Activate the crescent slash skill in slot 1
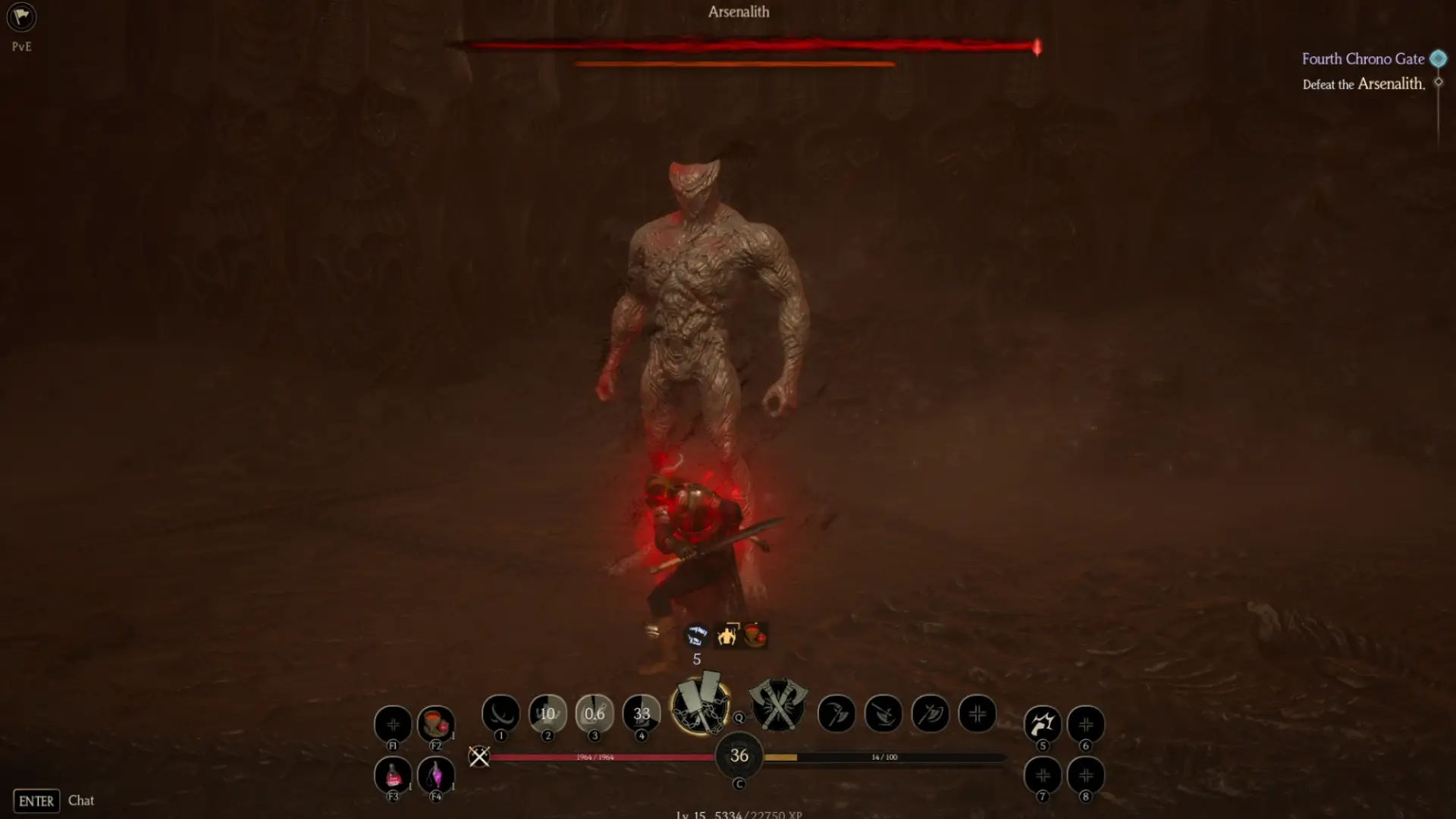The height and width of the screenshot is (819, 1456). point(500,714)
